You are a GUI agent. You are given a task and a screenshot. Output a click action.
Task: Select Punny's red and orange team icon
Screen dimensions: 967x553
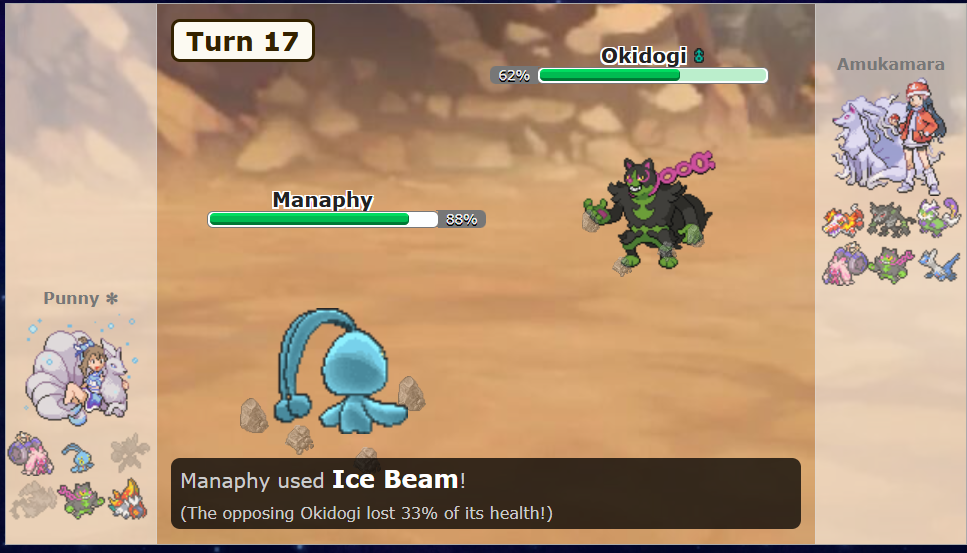[x=128, y=497]
